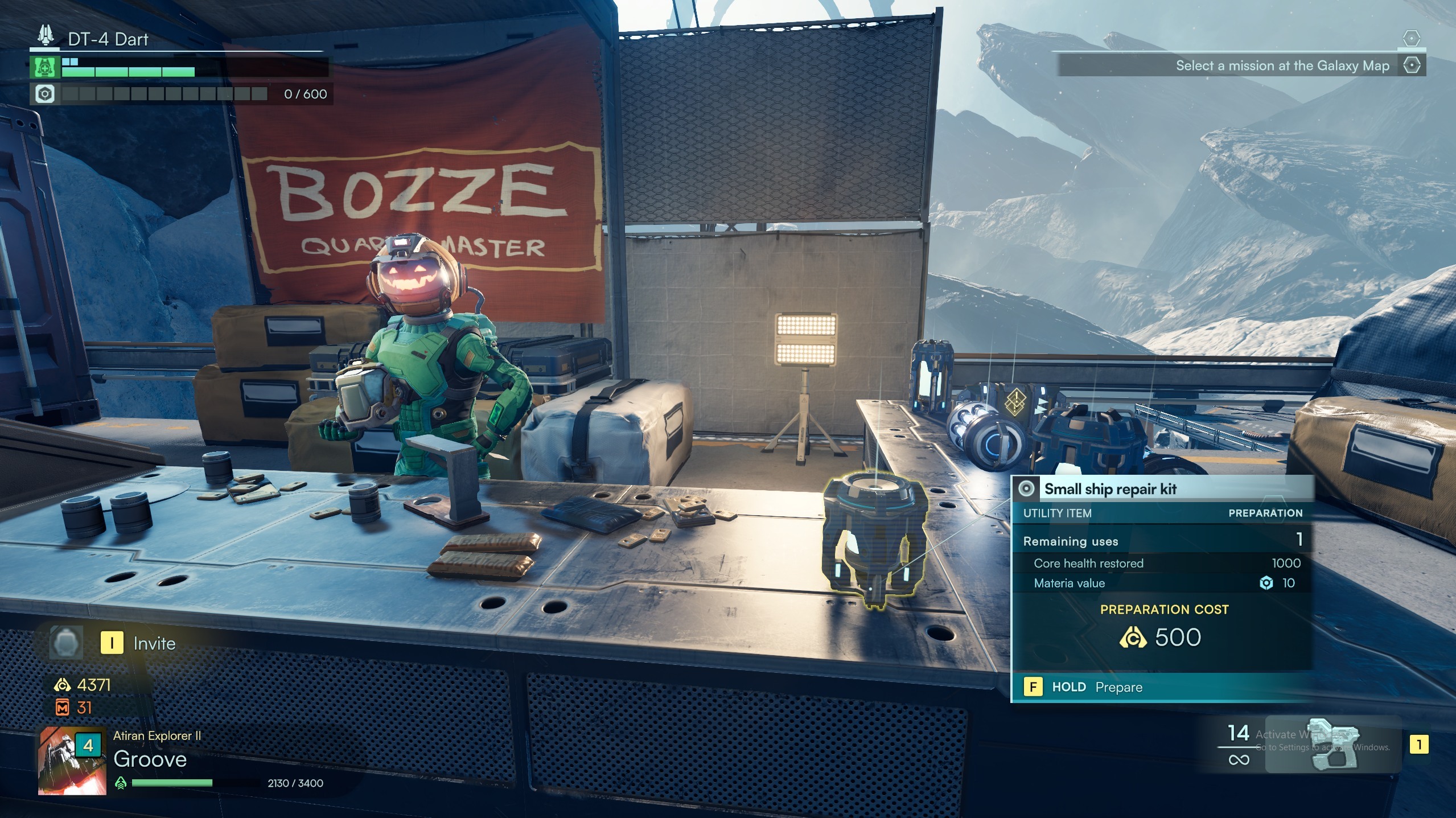Viewport: 1456px width, 818px height.
Task: Select the pistol weapon slot
Action: point(1334,744)
